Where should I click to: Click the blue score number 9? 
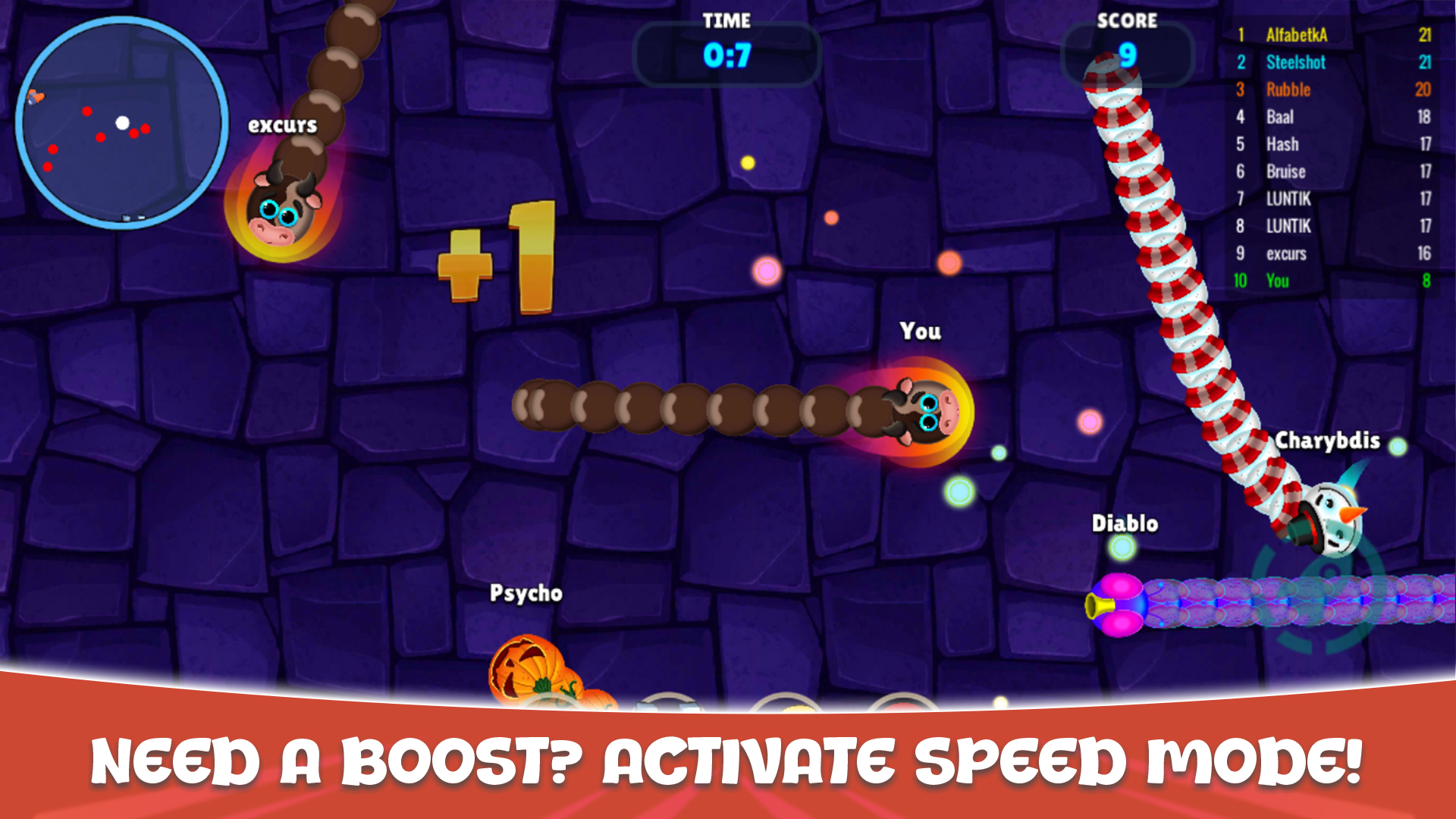(1128, 55)
